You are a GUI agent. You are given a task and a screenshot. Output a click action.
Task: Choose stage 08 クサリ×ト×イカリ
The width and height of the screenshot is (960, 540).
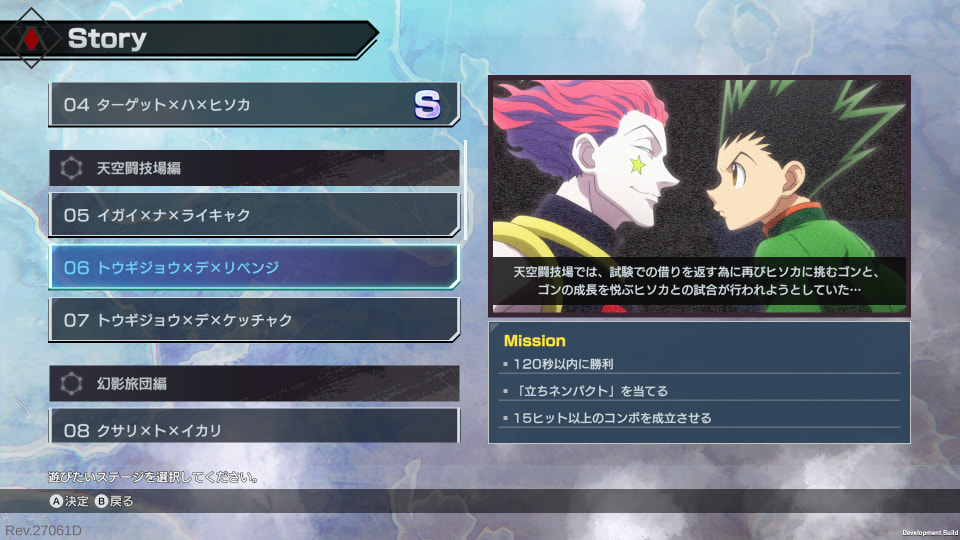tap(253, 428)
